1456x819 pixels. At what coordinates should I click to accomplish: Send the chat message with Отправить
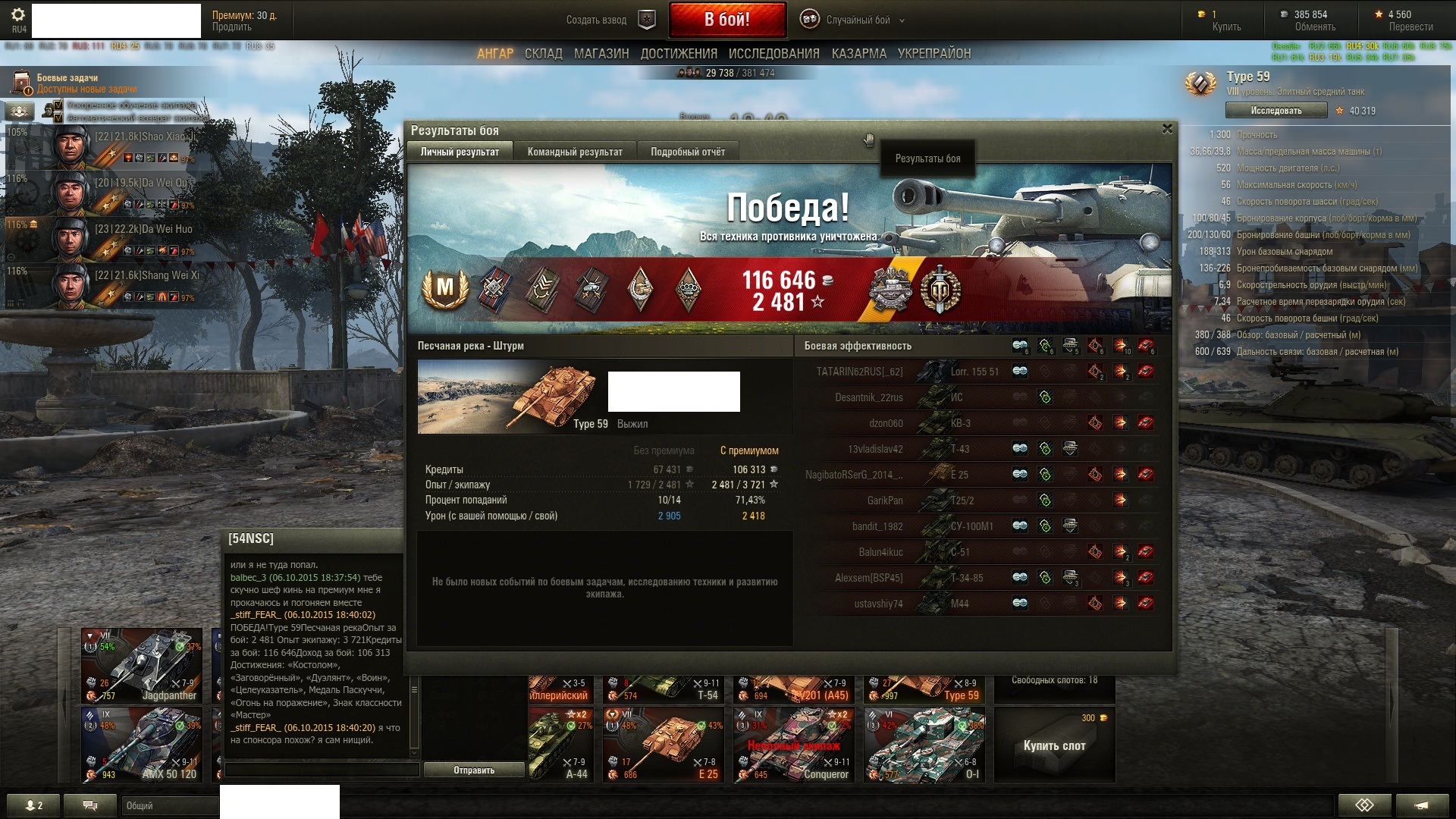(474, 770)
